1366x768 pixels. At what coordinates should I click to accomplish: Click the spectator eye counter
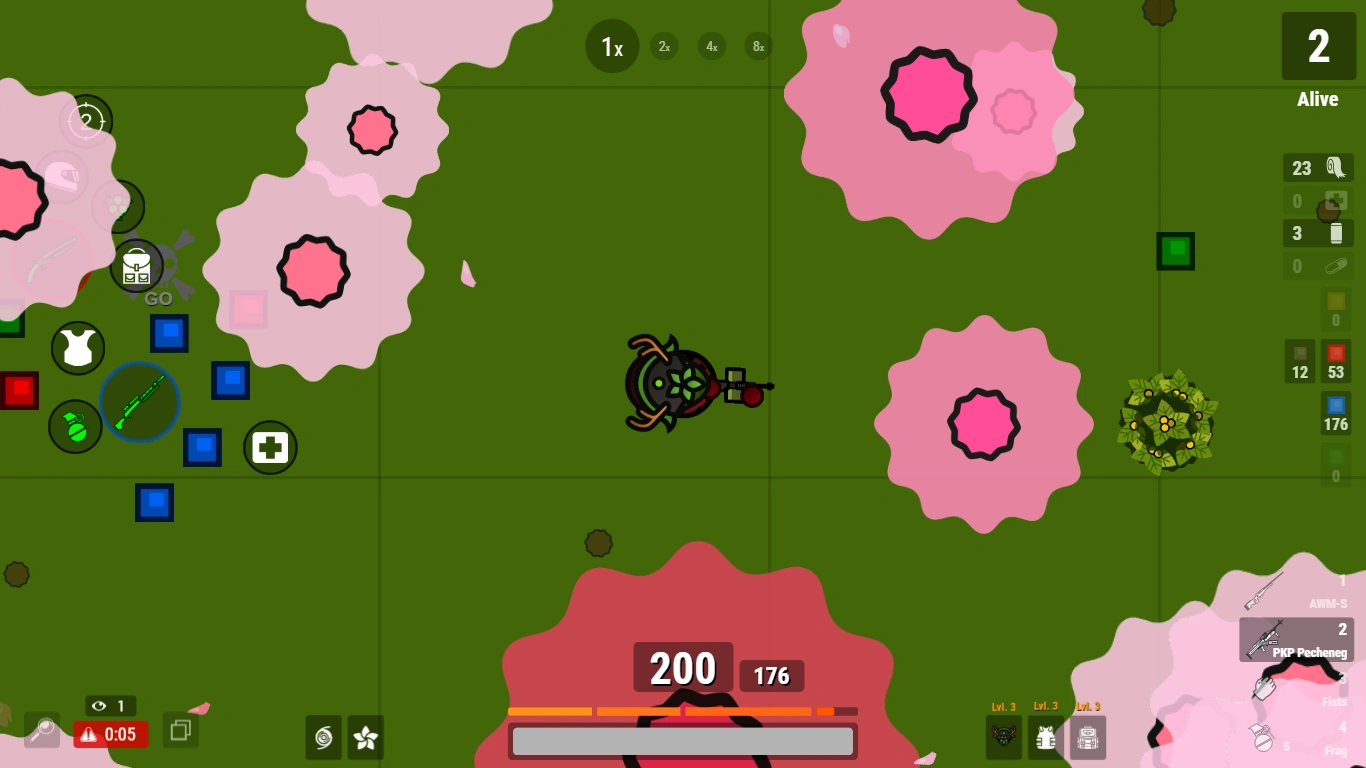(x=112, y=706)
